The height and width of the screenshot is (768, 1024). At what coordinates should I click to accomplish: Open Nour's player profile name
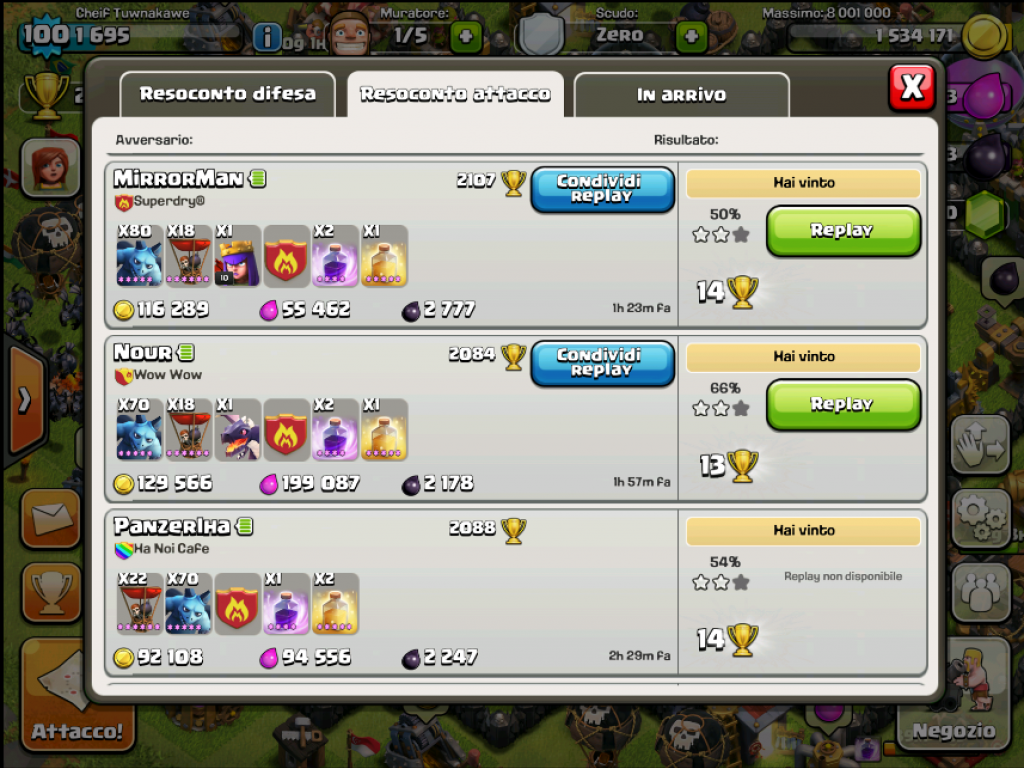click(143, 353)
